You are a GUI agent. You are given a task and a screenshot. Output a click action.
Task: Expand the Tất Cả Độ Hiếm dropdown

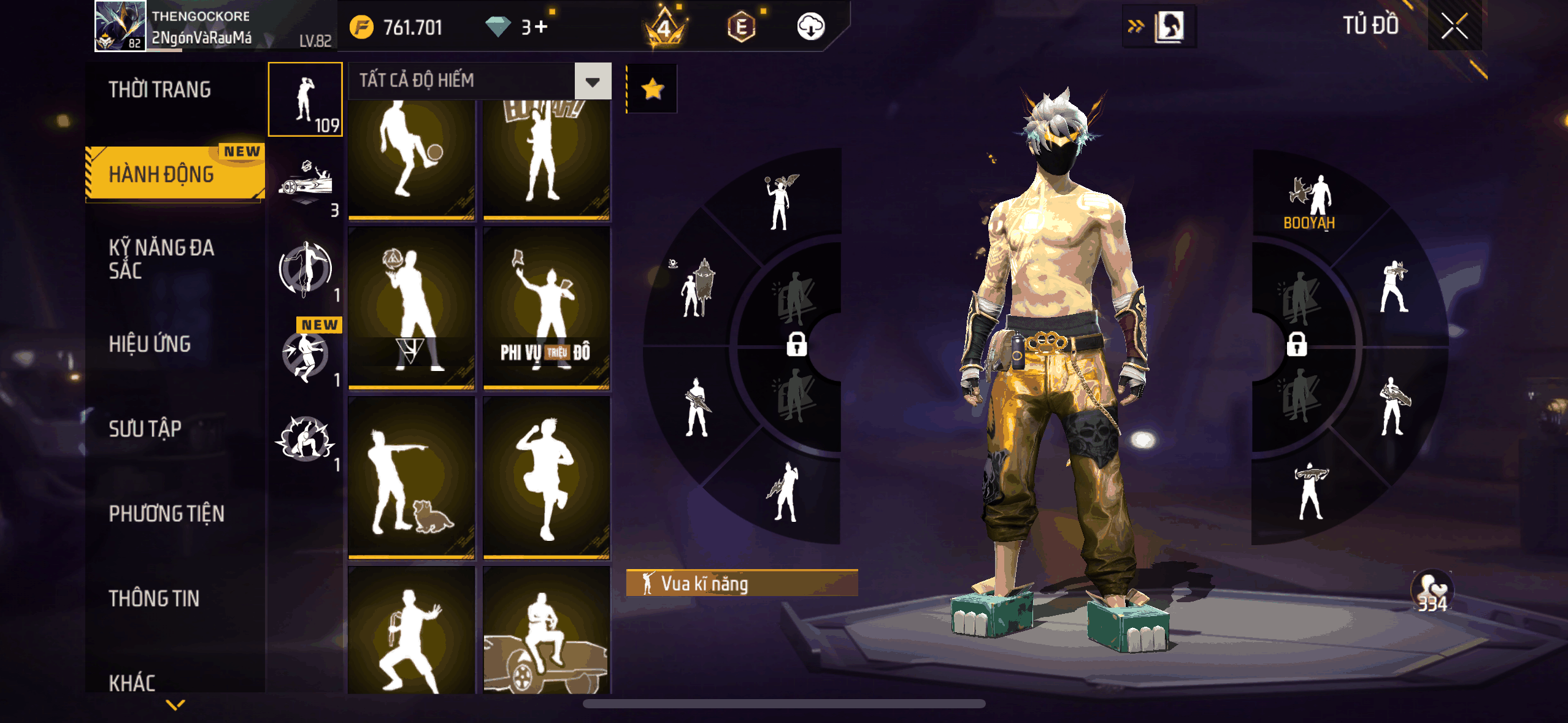[593, 81]
